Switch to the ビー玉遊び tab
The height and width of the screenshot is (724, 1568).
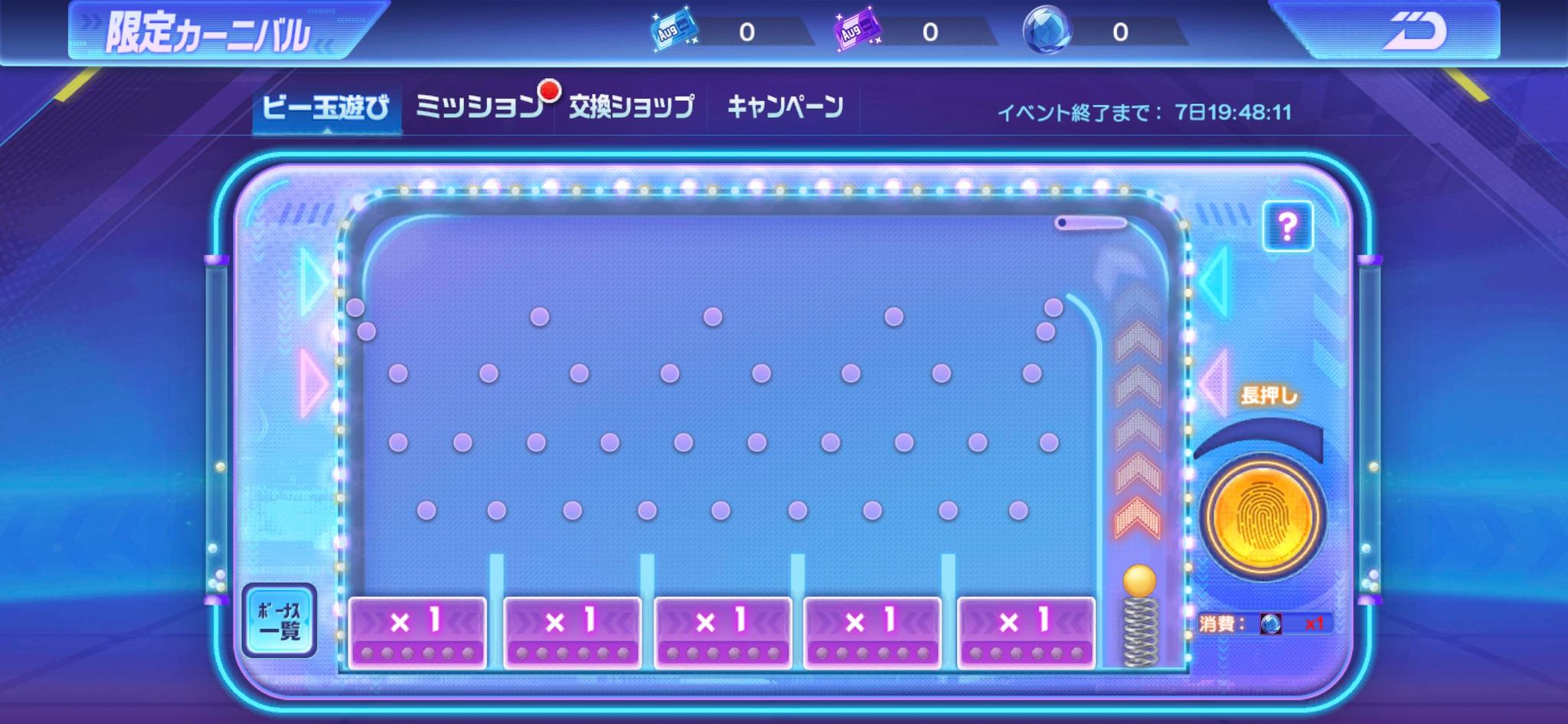click(x=325, y=107)
